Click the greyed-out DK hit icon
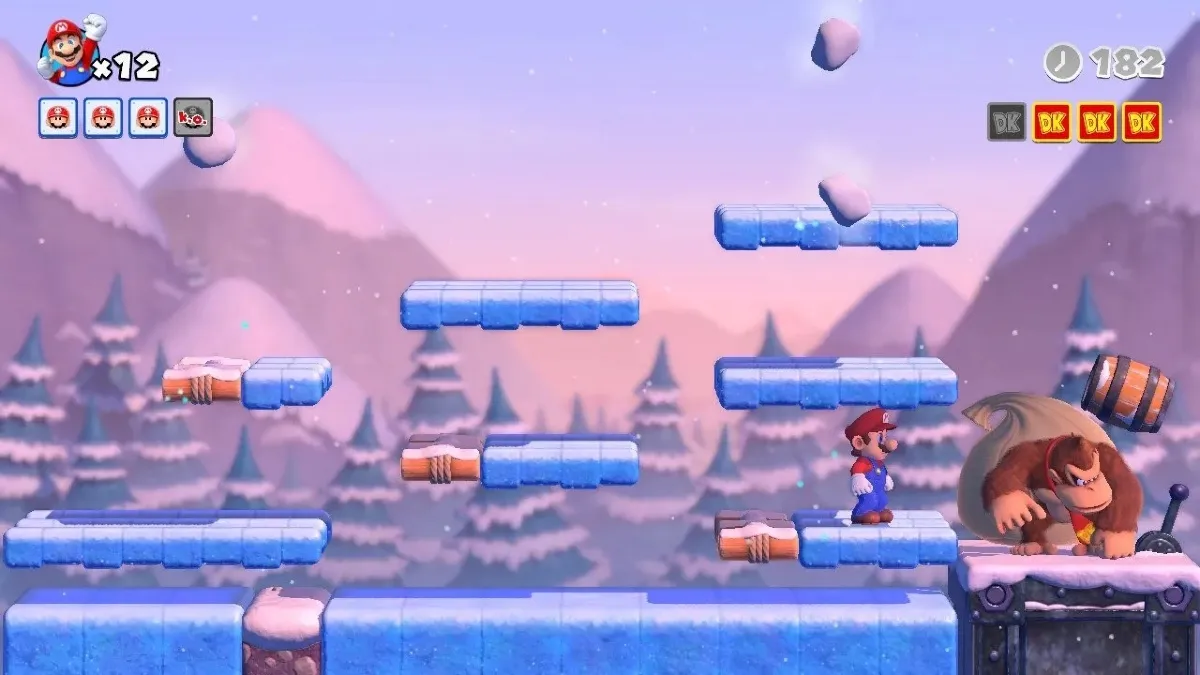This screenshot has height=675, width=1200. point(1006,122)
